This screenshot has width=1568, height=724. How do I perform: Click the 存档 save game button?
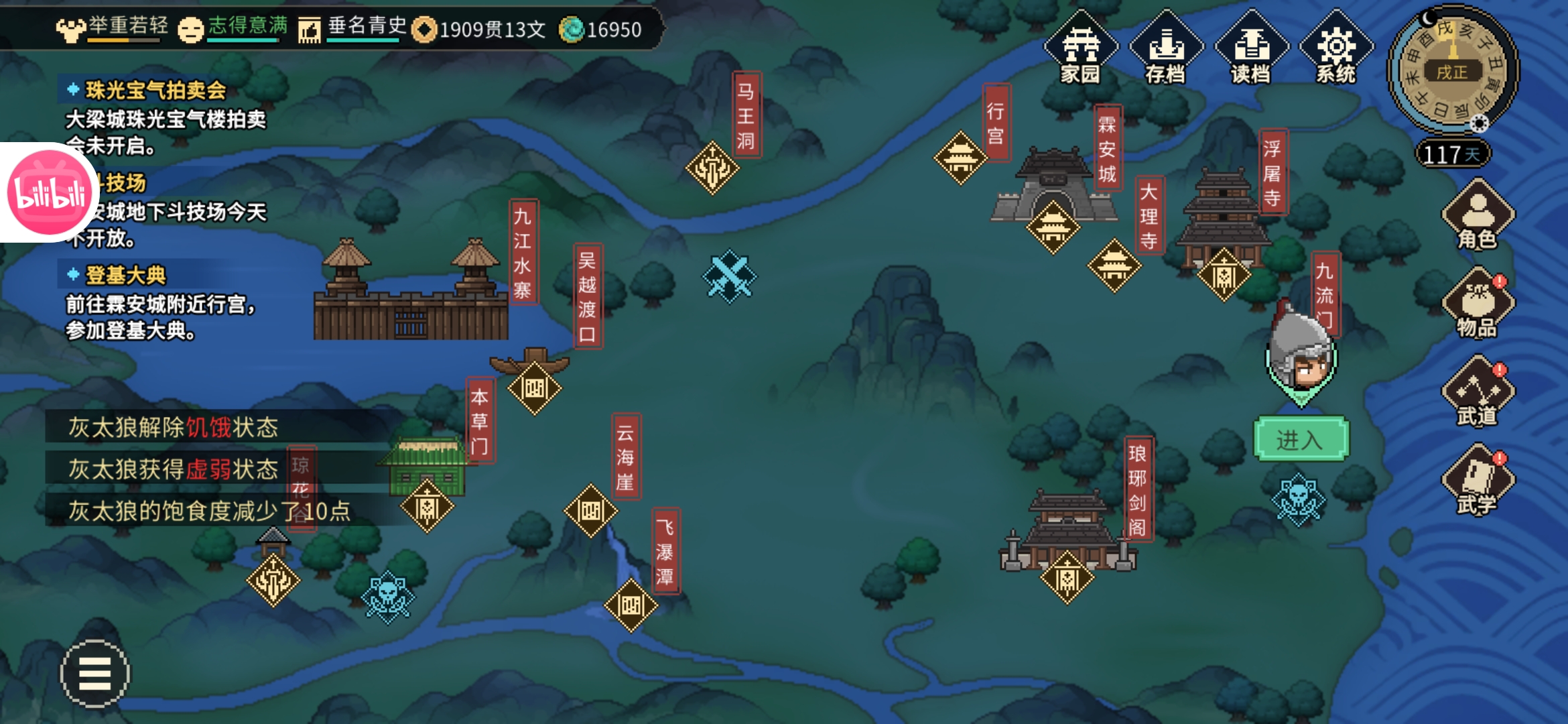(1166, 48)
